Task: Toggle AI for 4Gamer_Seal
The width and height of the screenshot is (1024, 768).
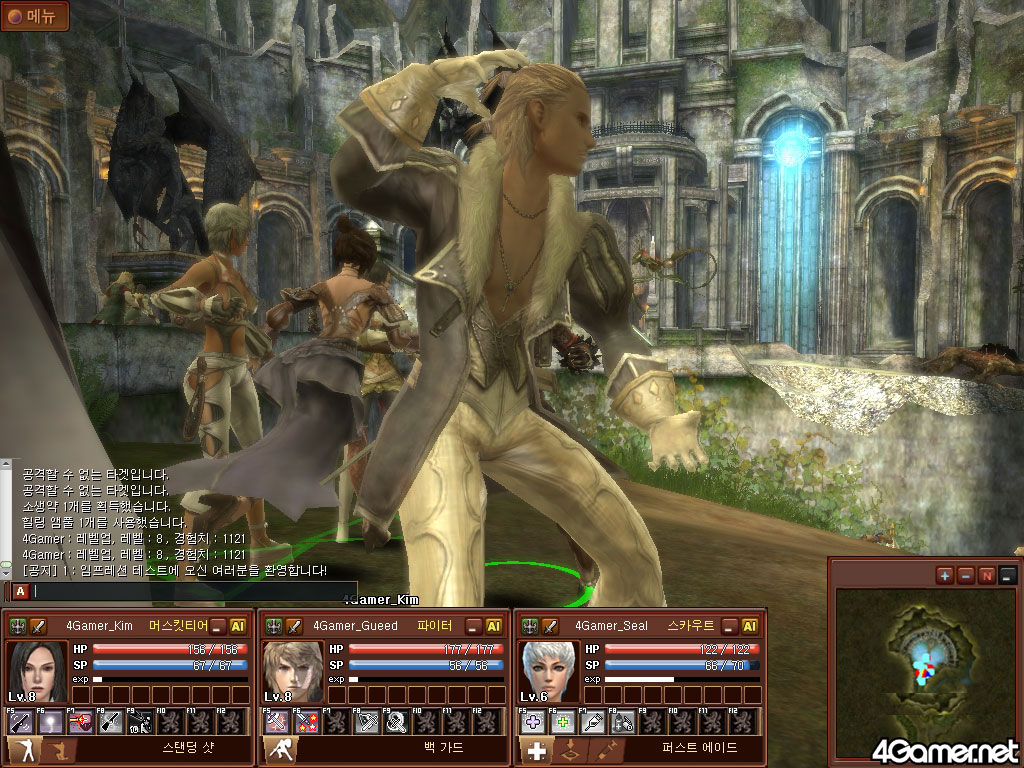Action: point(750,626)
